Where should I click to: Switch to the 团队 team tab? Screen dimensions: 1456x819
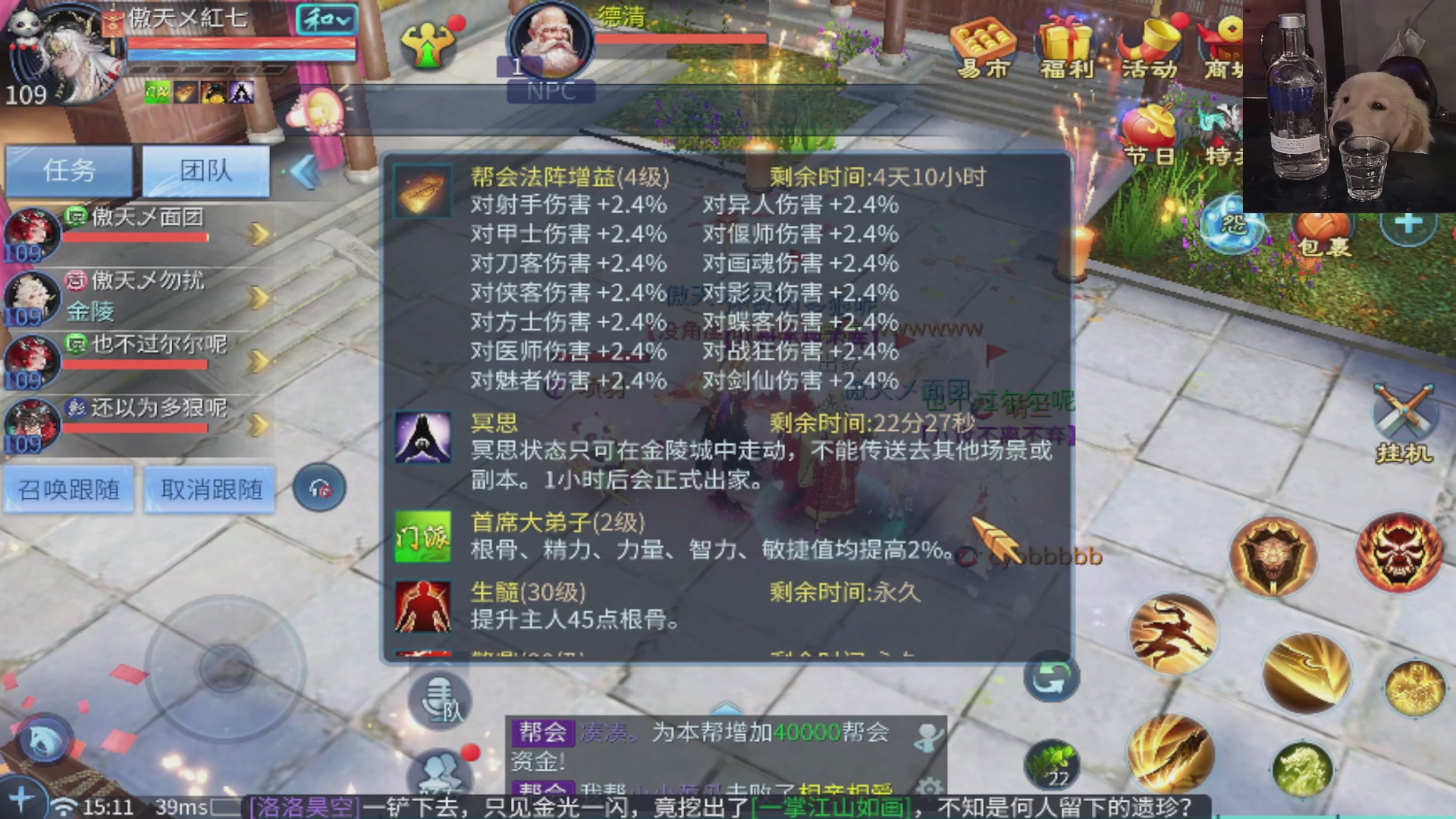[205, 171]
